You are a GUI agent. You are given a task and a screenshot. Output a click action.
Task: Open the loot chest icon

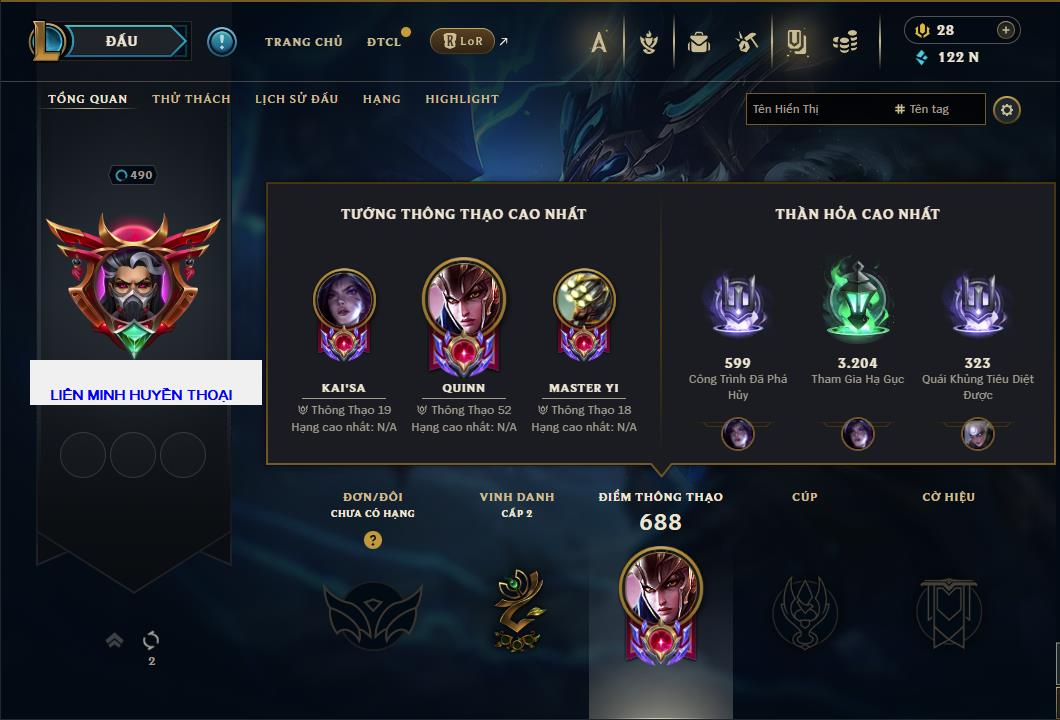(698, 42)
